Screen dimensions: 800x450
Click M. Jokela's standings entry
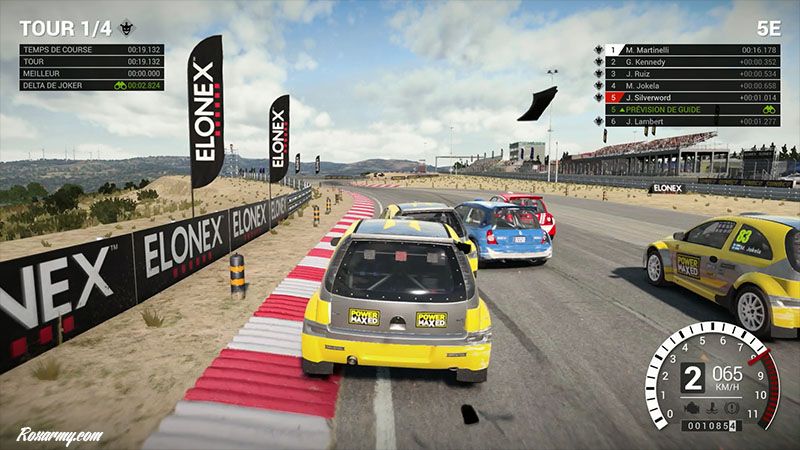coord(690,85)
